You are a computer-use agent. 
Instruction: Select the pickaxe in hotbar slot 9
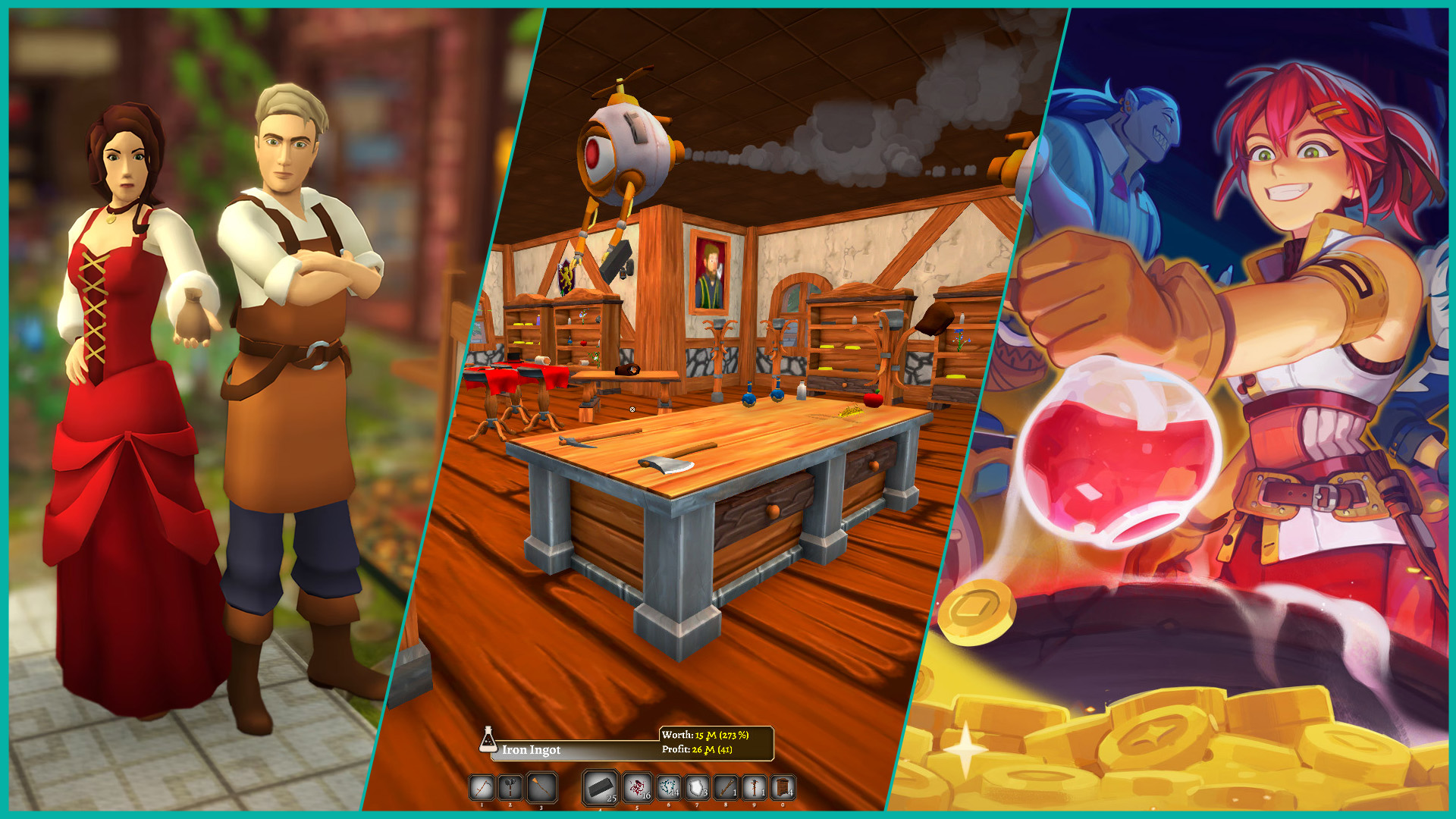(x=754, y=787)
